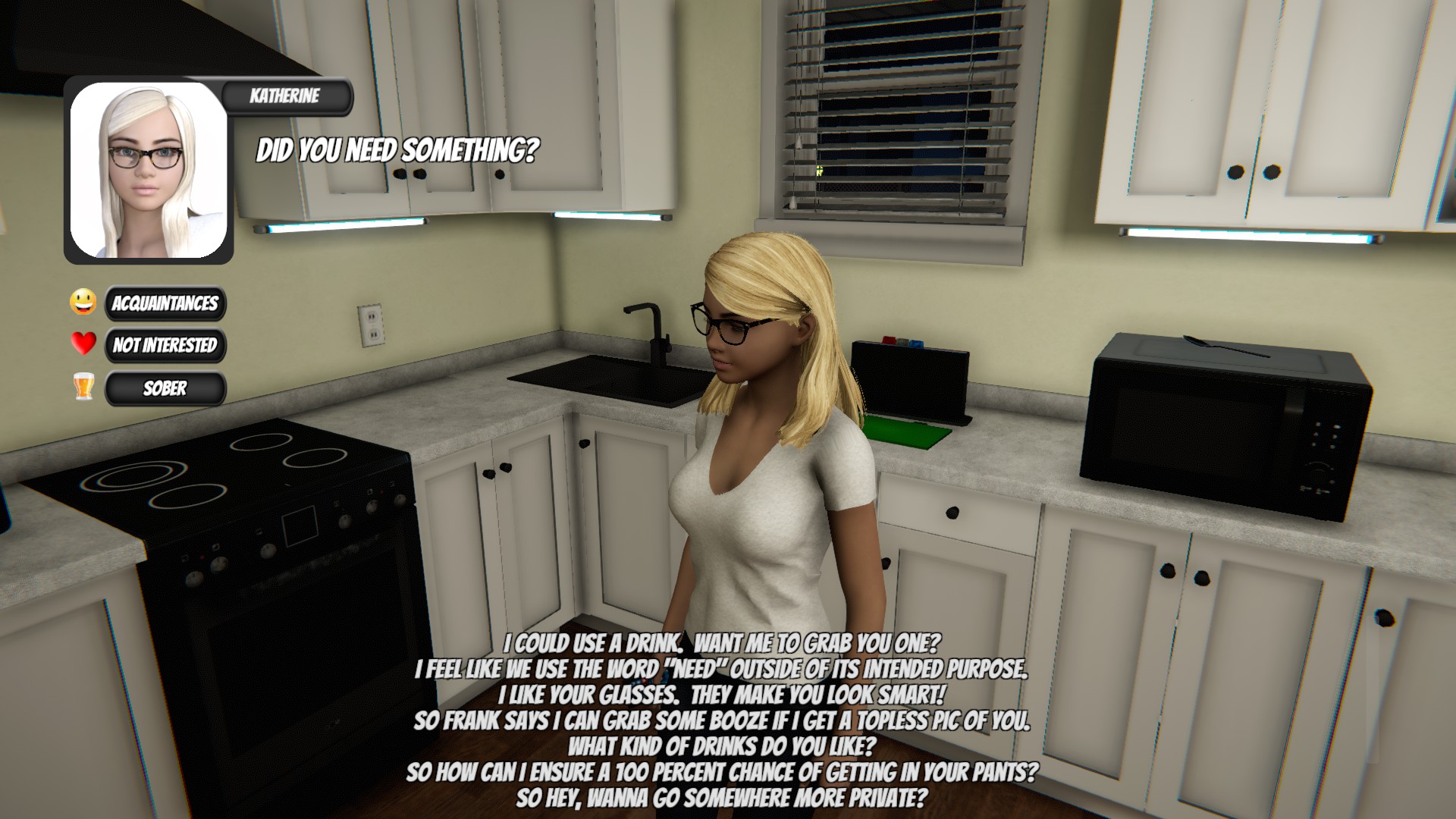1456x819 pixels.
Task: Pick "I like your glasses" compliment
Action: [x=721, y=695]
